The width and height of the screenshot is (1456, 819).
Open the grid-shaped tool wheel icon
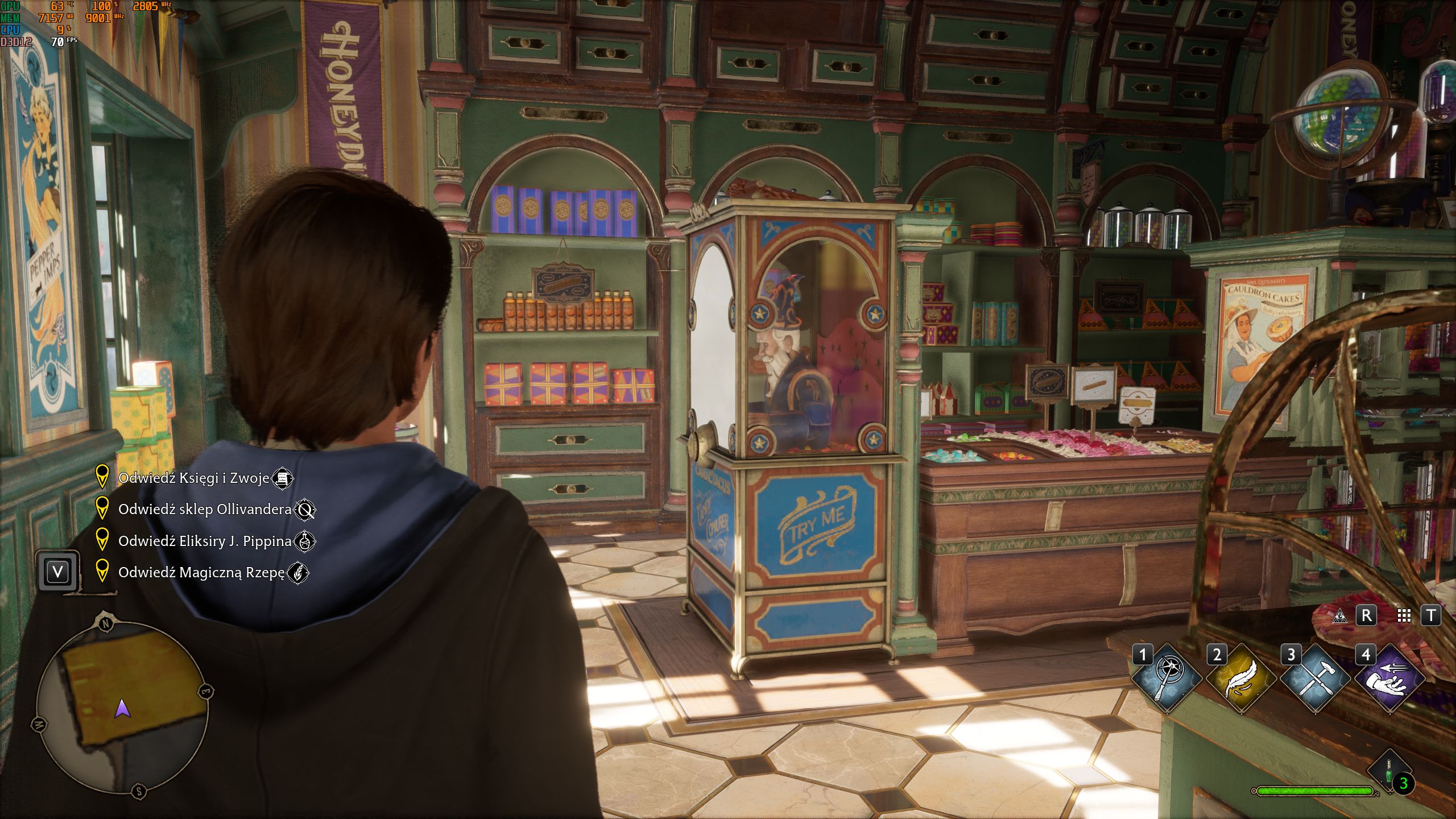point(1404,615)
